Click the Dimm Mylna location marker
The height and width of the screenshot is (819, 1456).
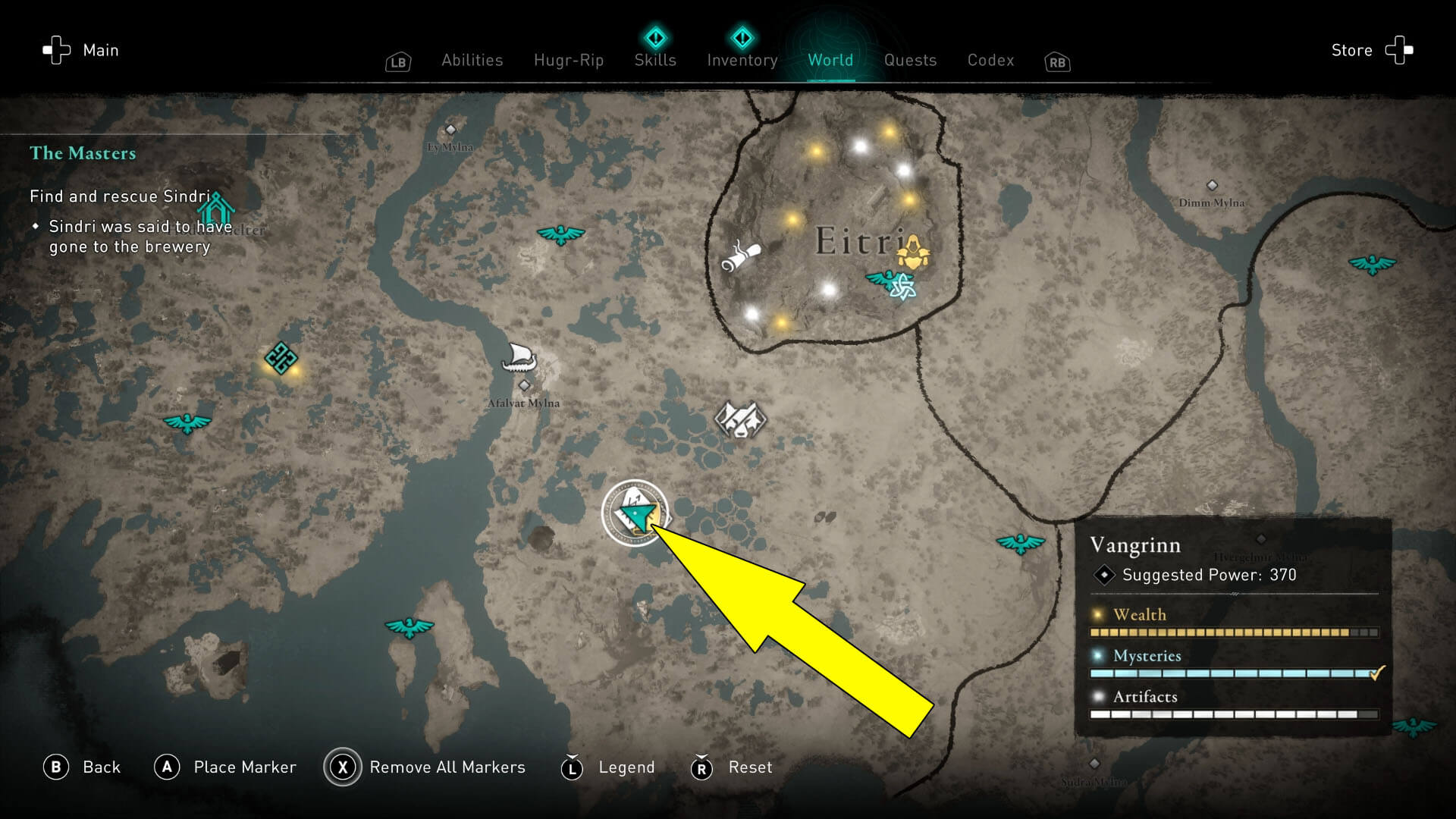point(1212,186)
